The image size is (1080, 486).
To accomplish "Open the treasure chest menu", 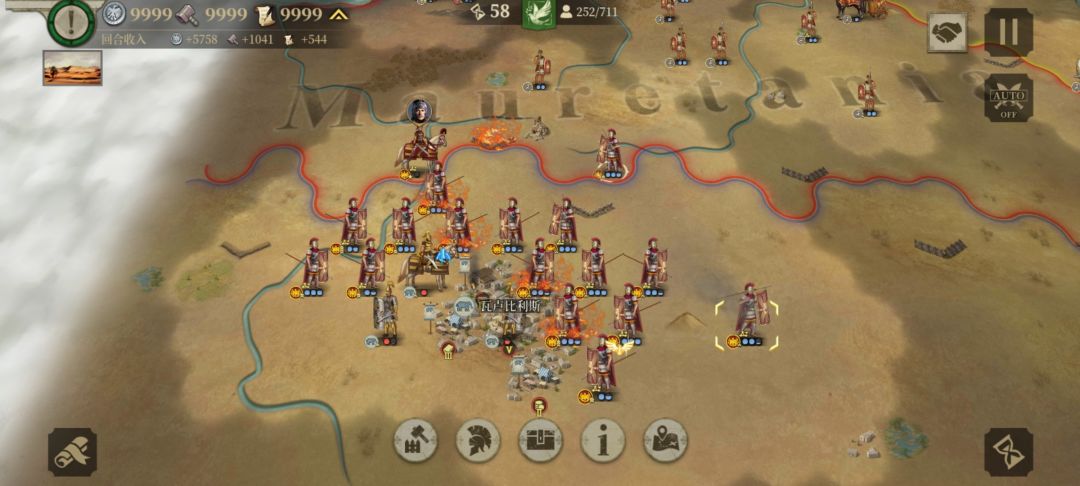I will (540, 440).
